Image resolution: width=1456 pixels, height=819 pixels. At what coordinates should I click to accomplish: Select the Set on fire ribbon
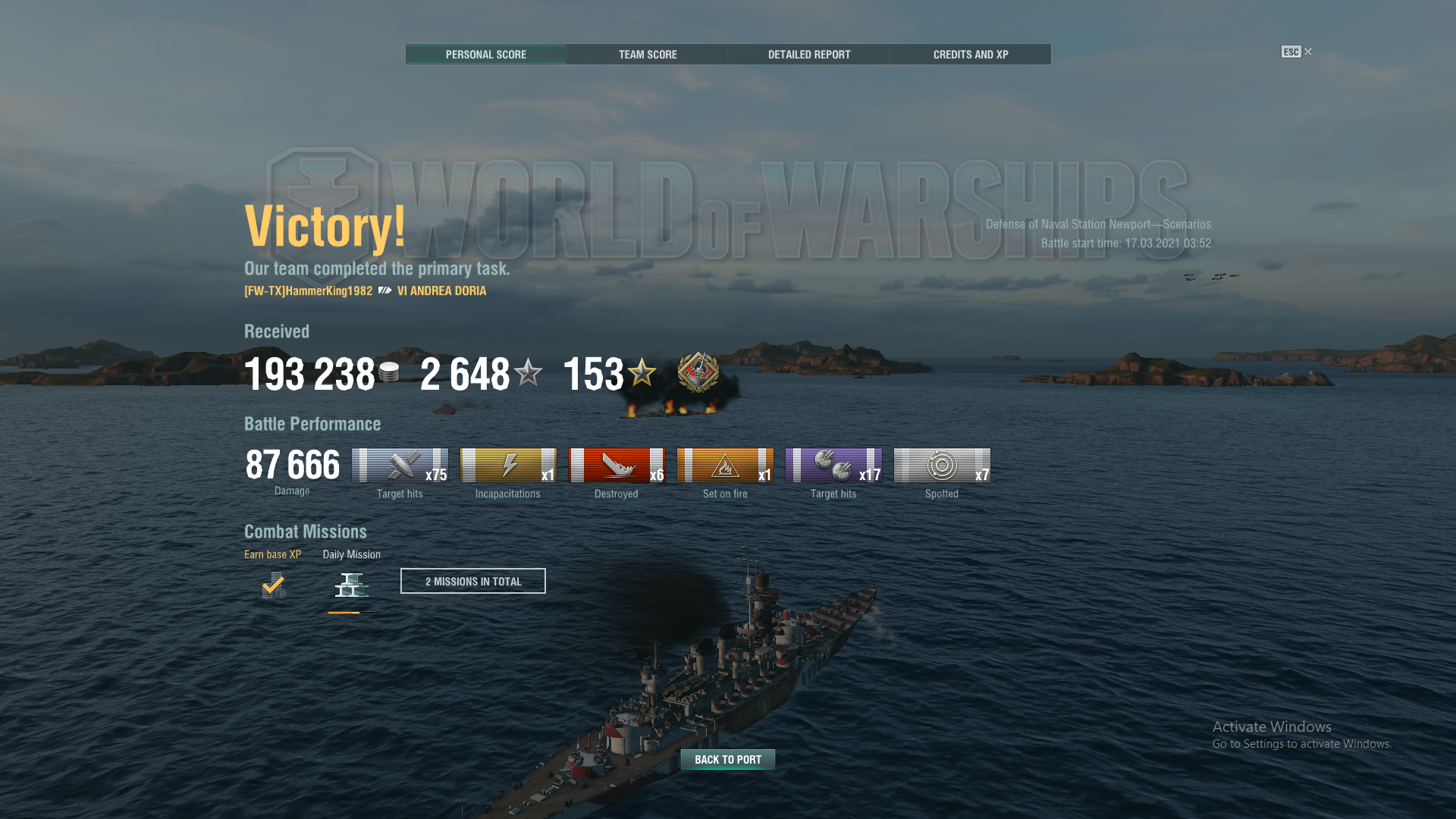pyautogui.click(x=725, y=466)
